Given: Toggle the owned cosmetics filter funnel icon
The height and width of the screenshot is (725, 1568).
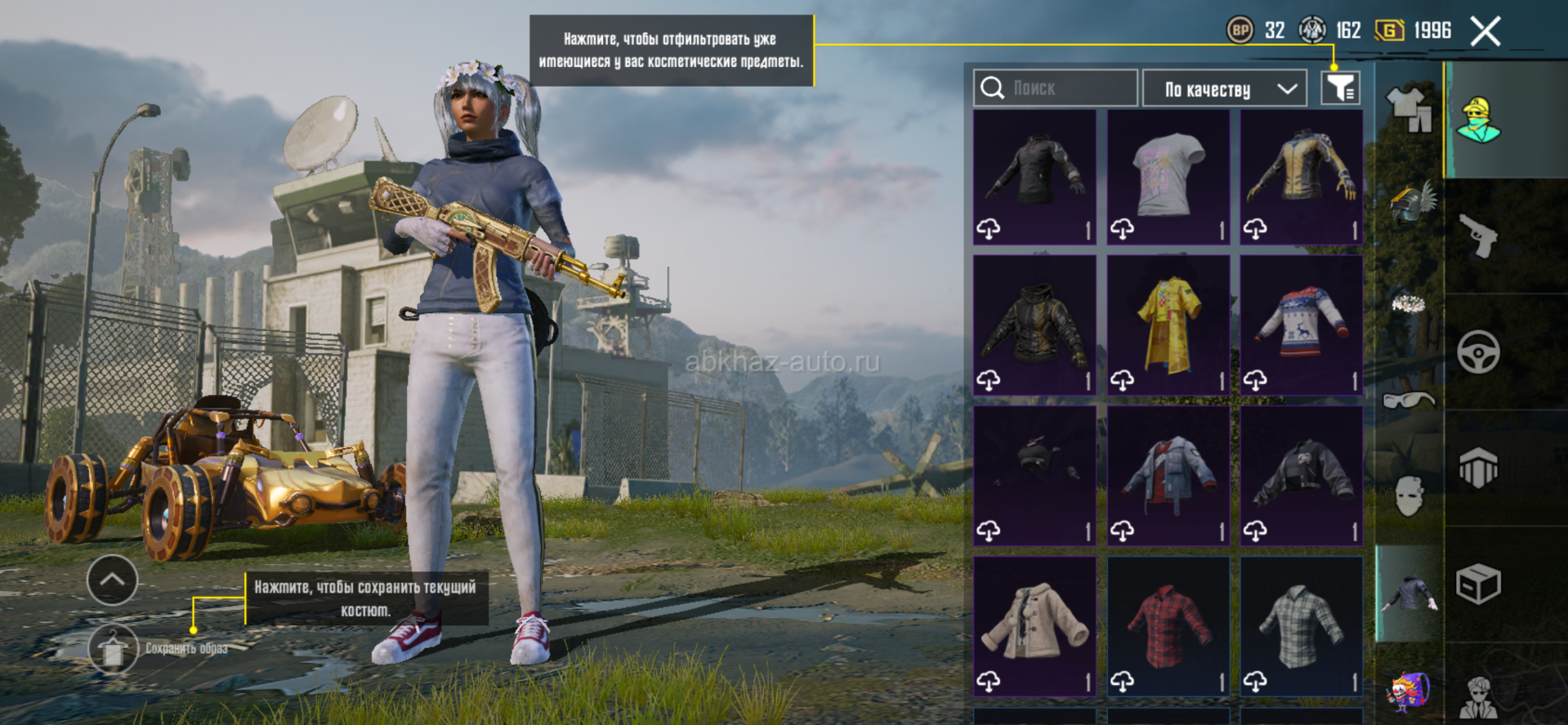Looking at the screenshot, I should pyautogui.click(x=1340, y=88).
